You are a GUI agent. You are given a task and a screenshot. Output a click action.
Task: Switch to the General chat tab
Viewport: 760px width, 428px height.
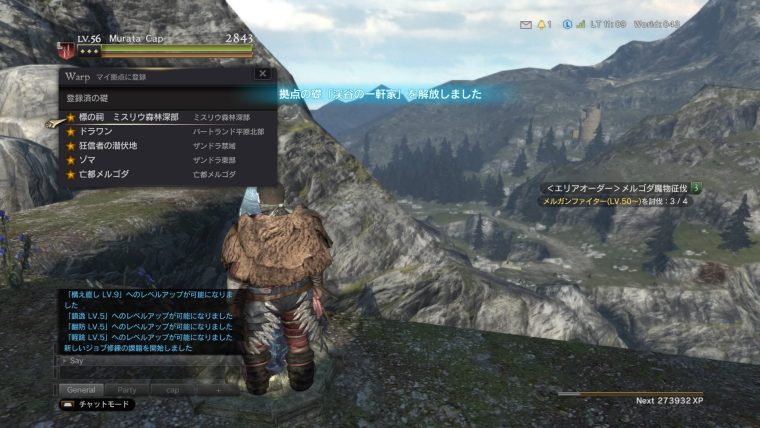(x=80, y=390)
